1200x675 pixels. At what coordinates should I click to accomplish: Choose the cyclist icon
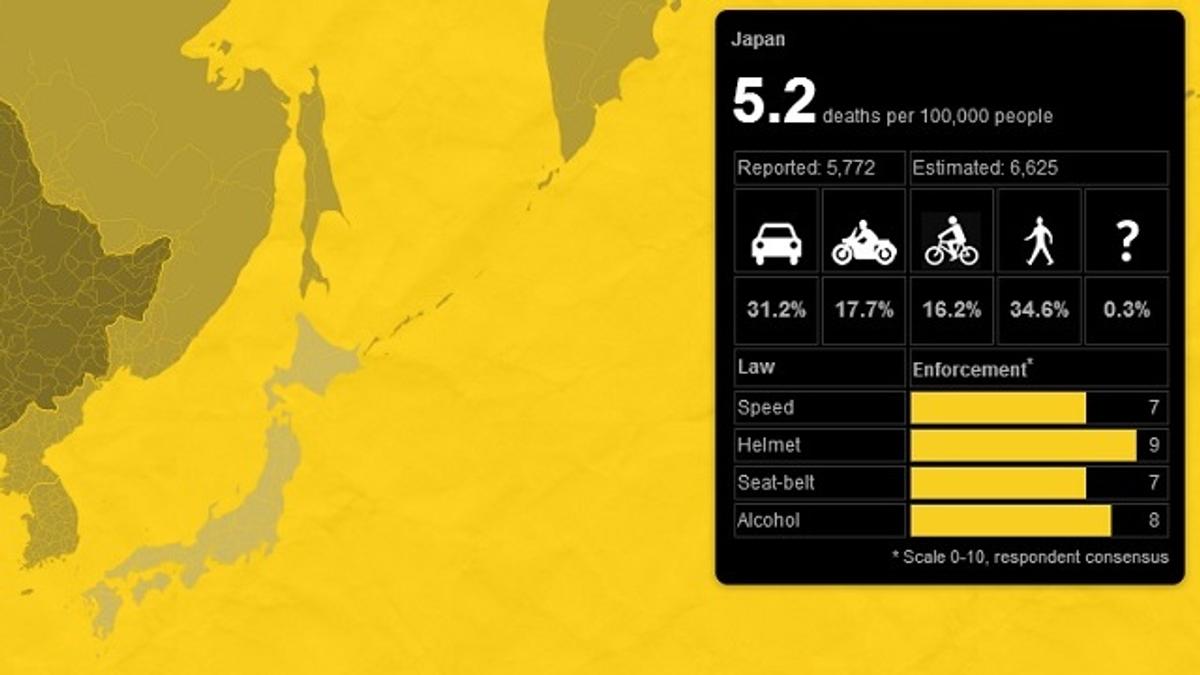click(951, 243)
